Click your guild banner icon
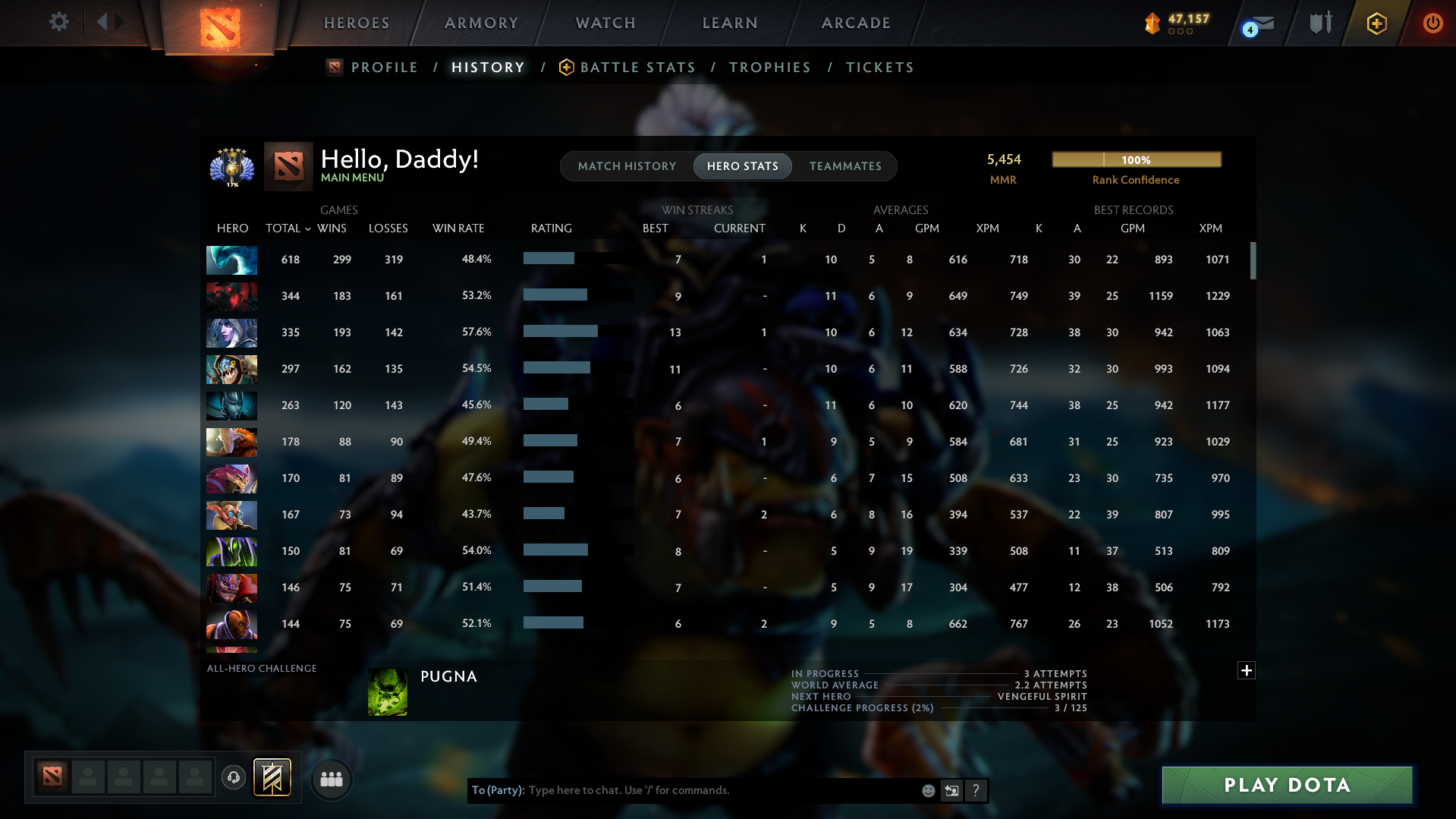This screenshot has height=819, width=1456. [x=273, y=777]
